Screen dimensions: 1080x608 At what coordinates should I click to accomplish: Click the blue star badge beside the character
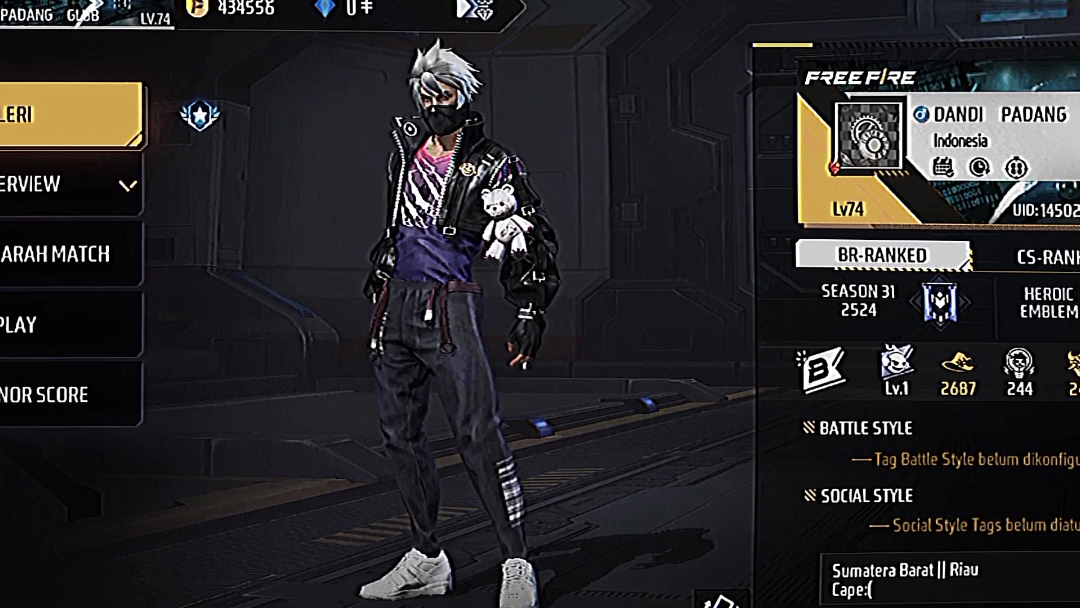click(x=200, y=115)
